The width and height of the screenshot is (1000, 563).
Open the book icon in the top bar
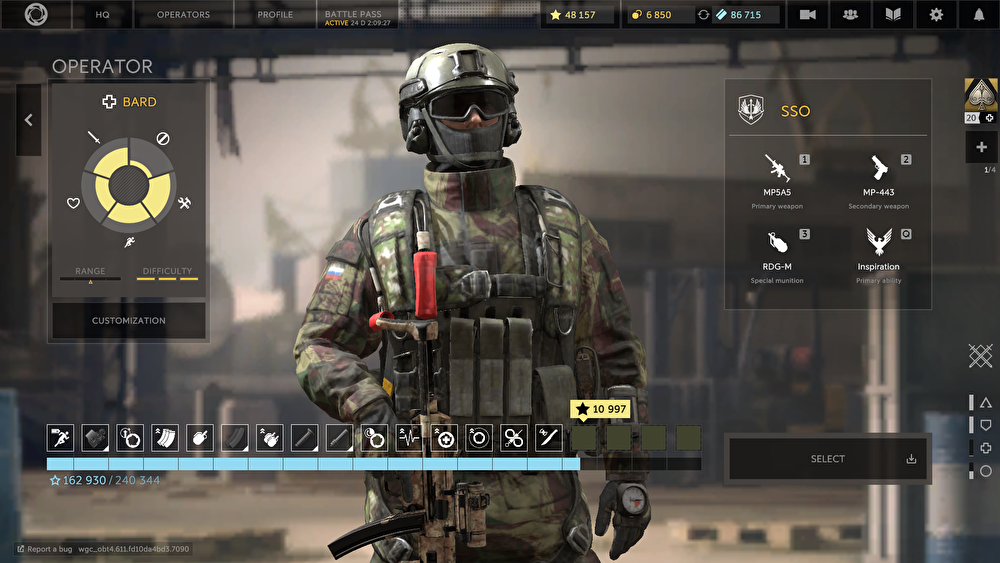(893, 15)
